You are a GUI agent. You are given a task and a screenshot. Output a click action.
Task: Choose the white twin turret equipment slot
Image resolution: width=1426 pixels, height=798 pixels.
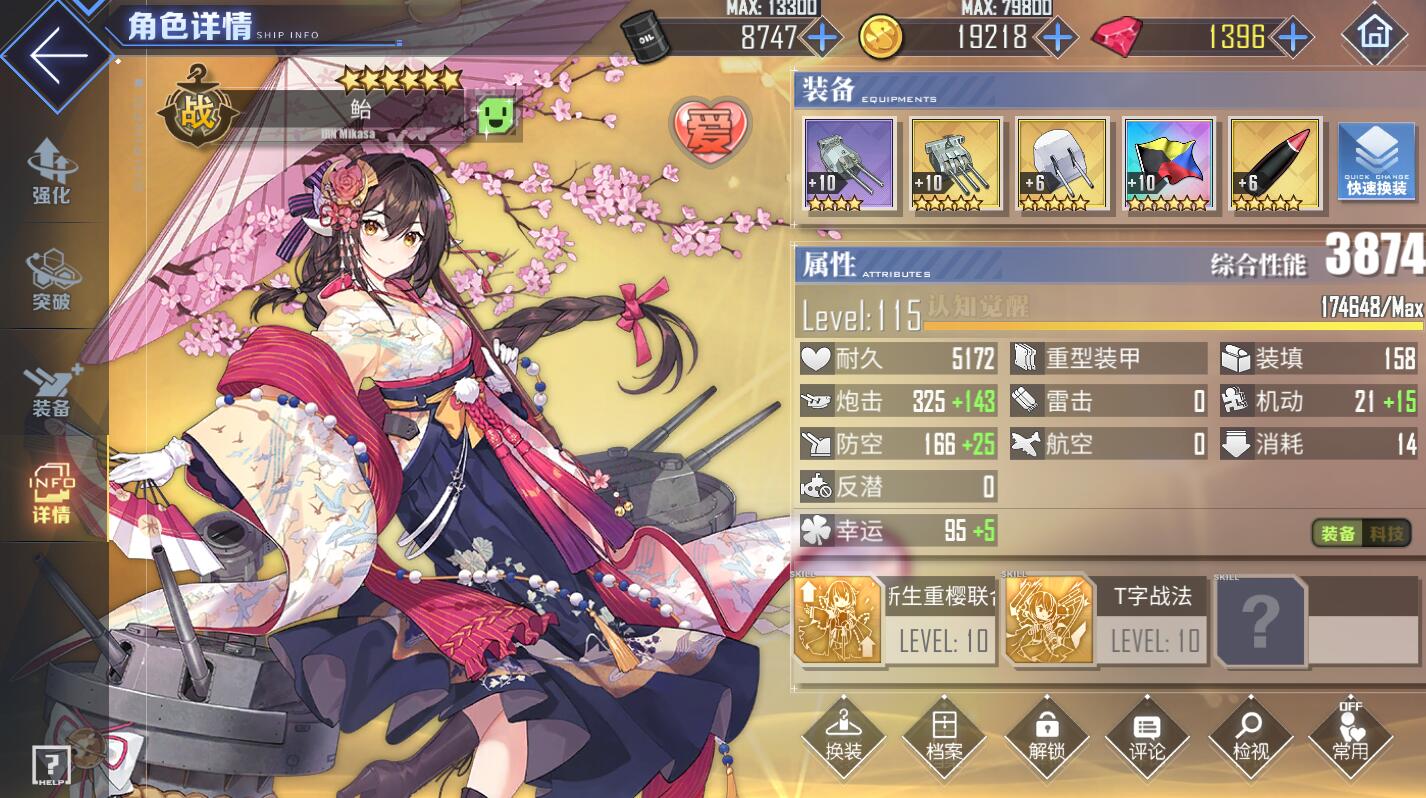[x=1061, y=164]
